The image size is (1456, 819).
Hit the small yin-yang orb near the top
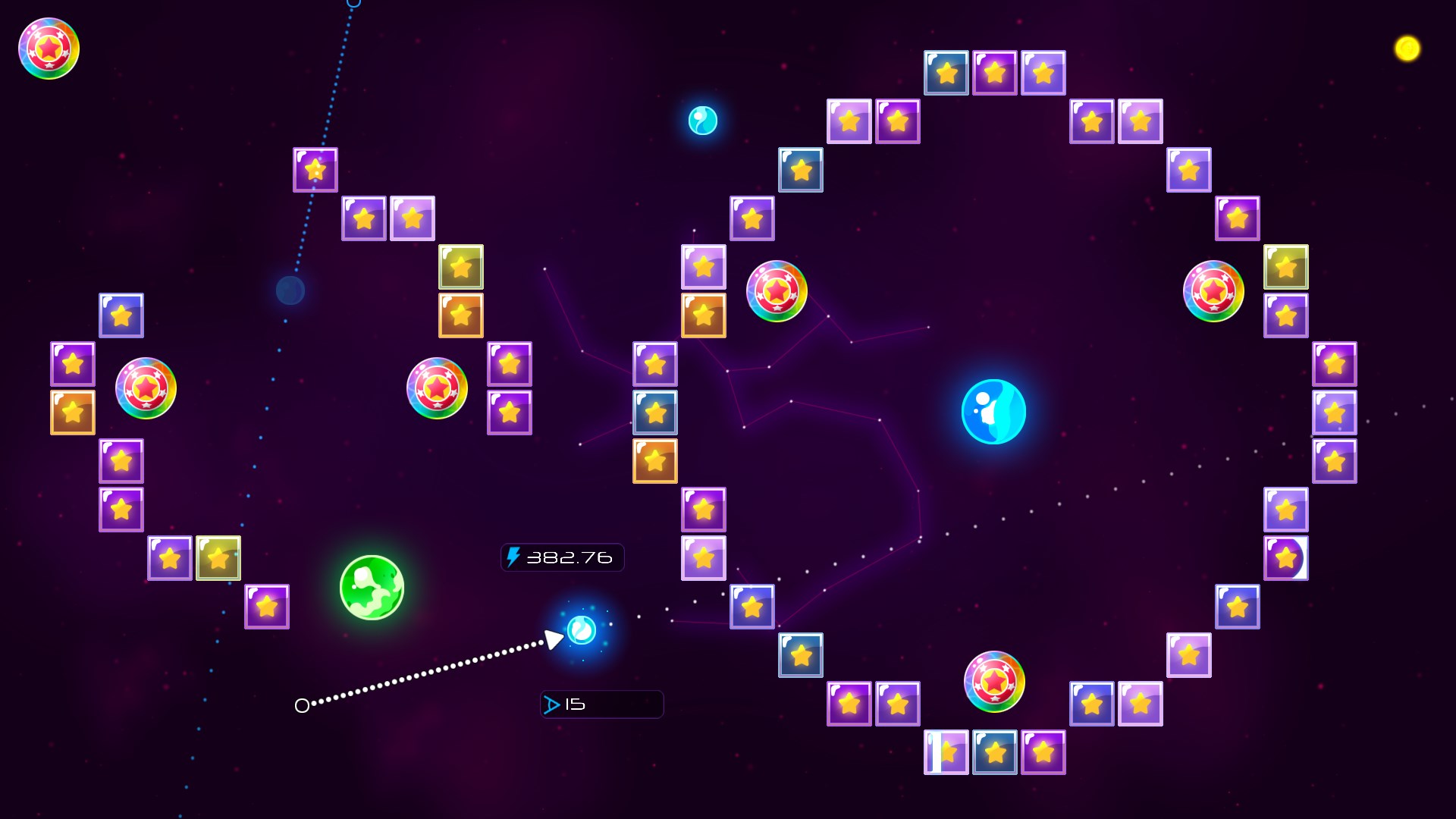click(x=701, y=120)
